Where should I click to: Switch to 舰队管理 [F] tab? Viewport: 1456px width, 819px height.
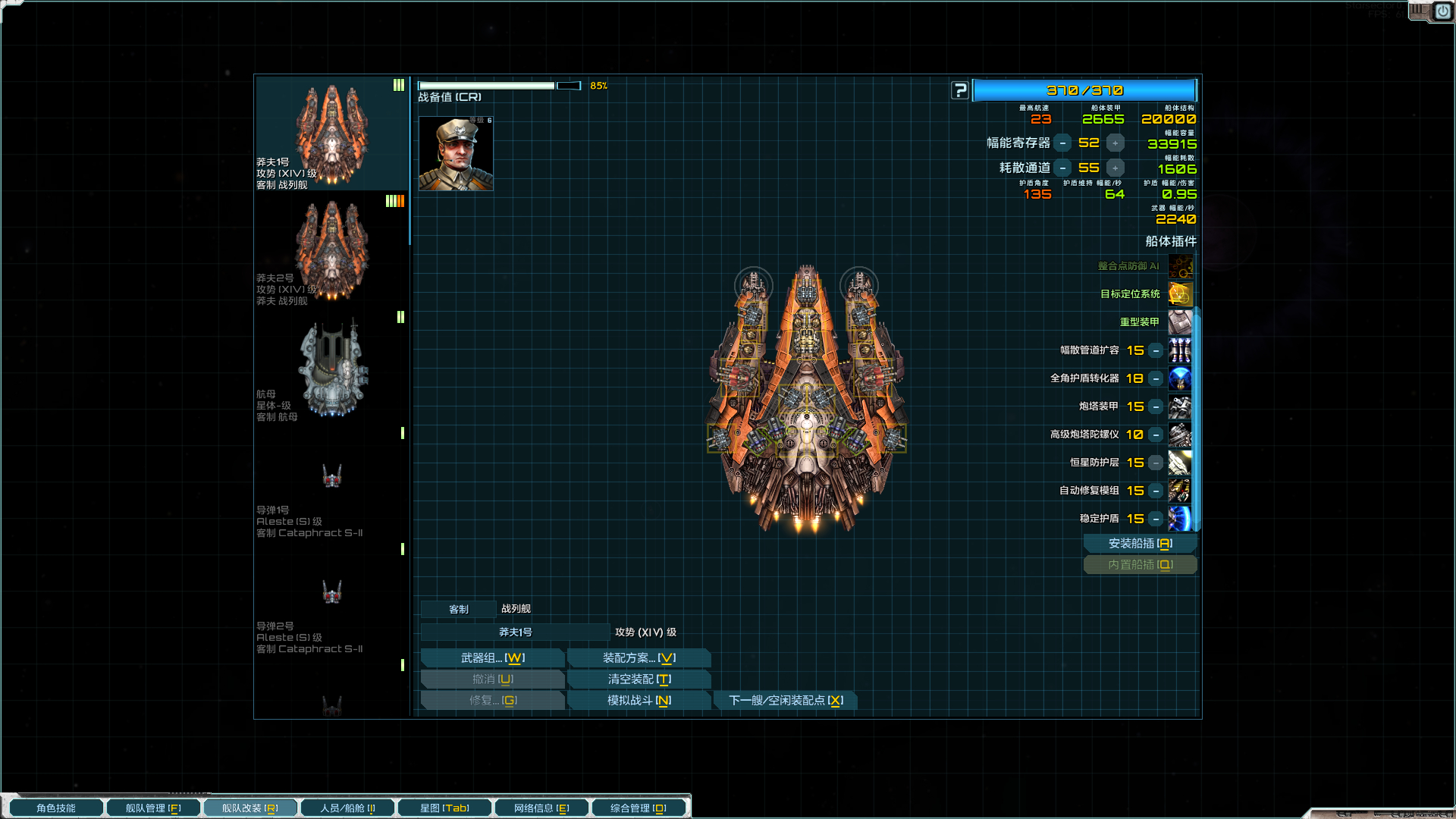click(153, 807)
